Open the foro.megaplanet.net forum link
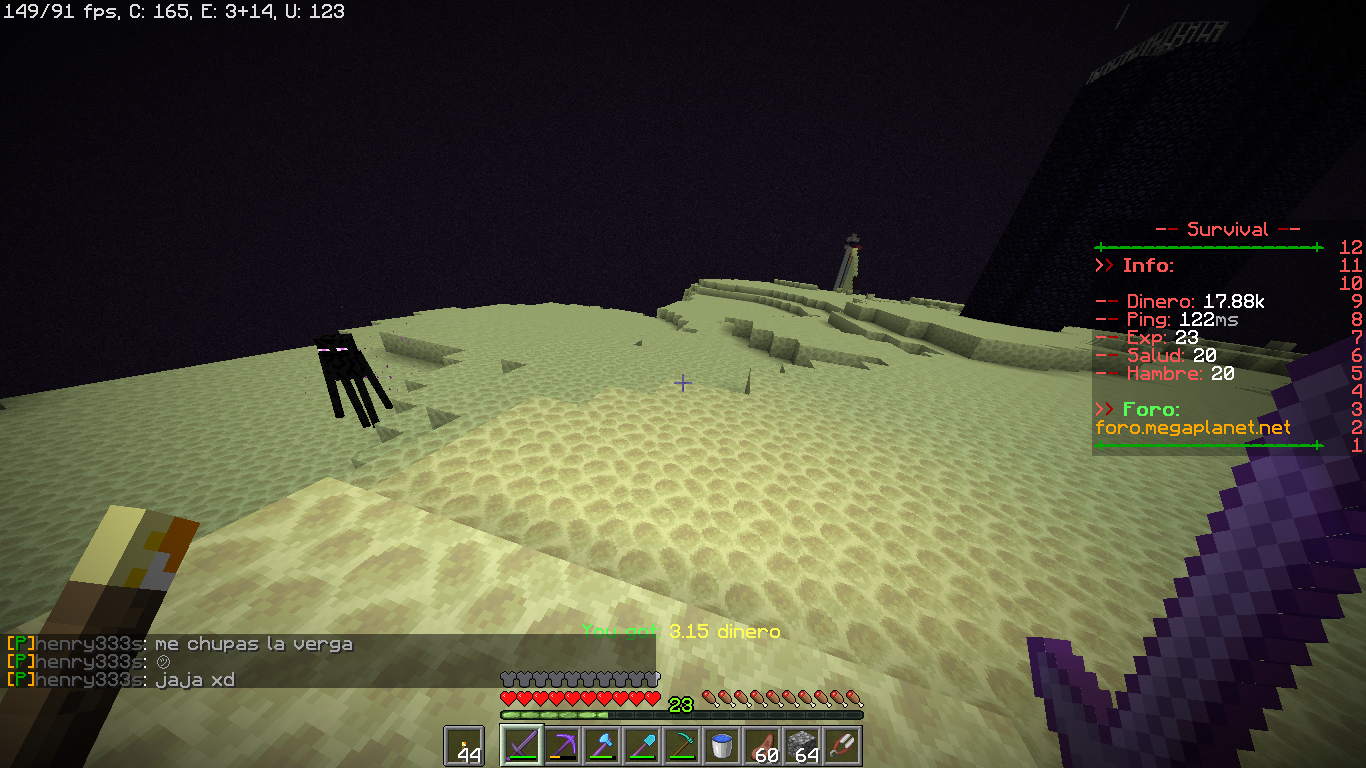Image resolution: width=1366 pixels, height=768 pixels. tap(1193, 427)
